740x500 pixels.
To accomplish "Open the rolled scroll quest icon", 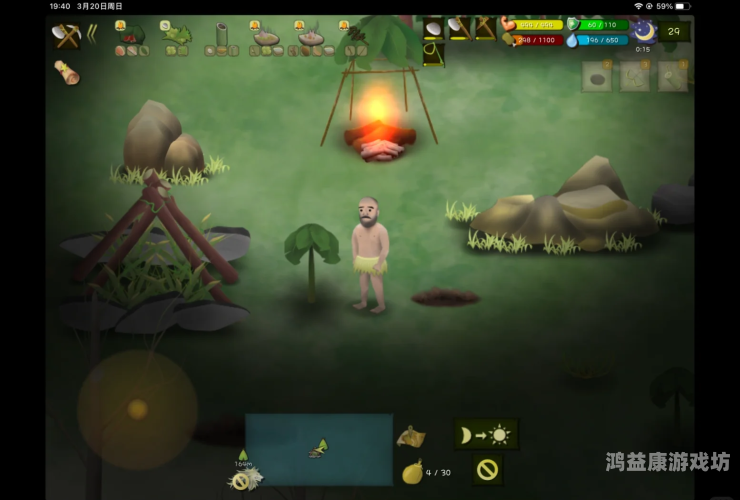I will point(67,72).
